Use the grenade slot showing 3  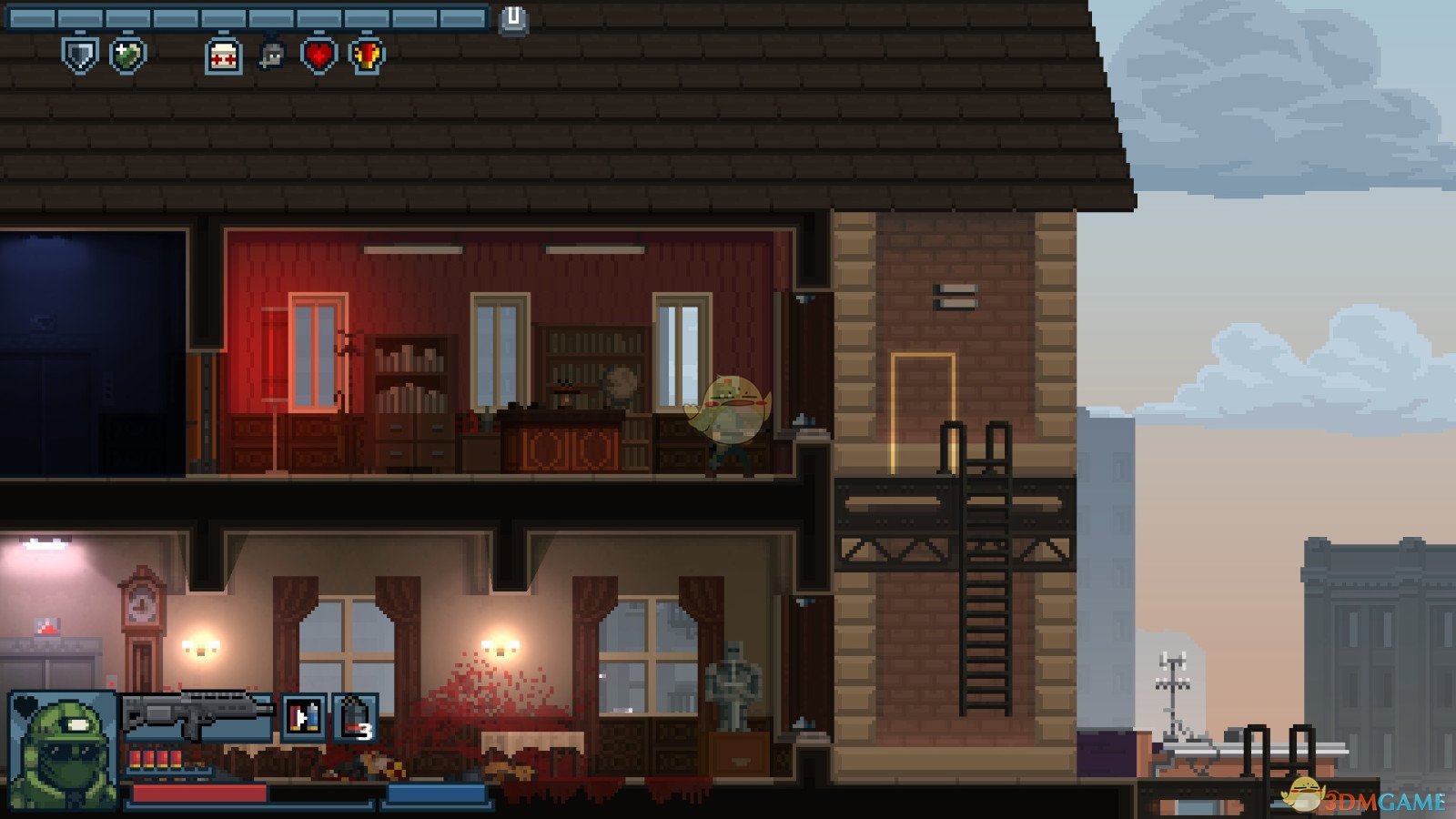(355, 717)
